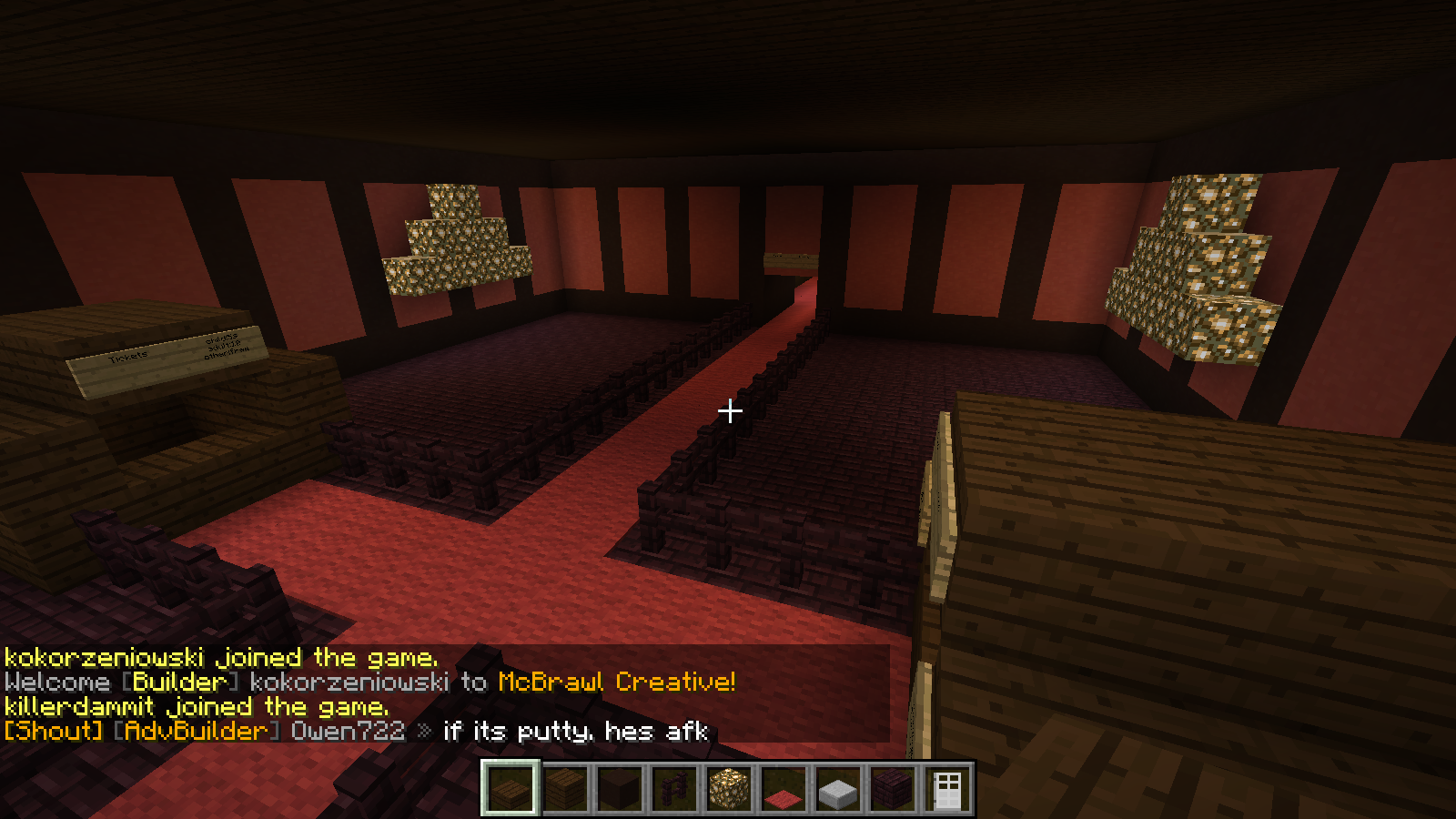Select the nether brick fence slot

[x=674, y=788]
